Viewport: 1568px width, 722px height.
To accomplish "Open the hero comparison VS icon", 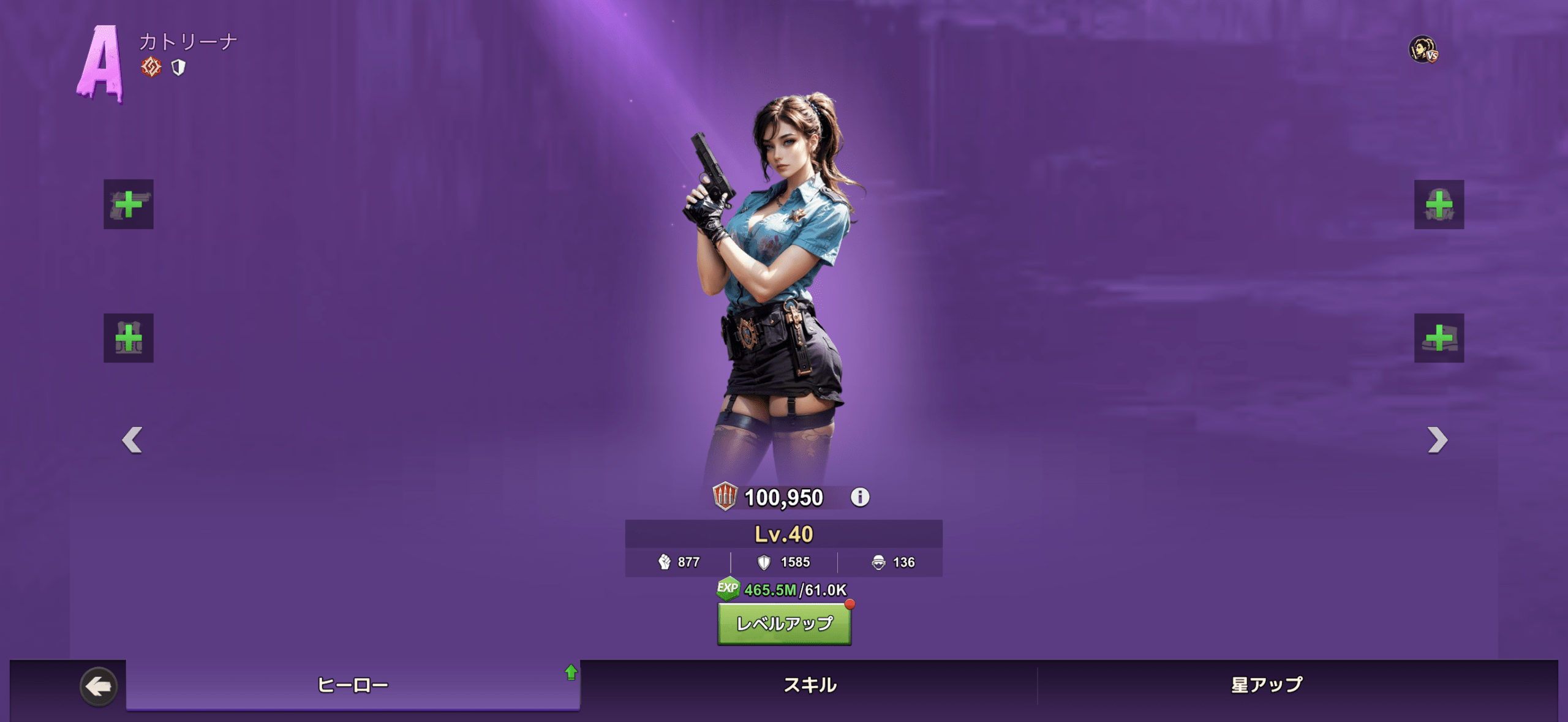I will [x=1423, y=50].
